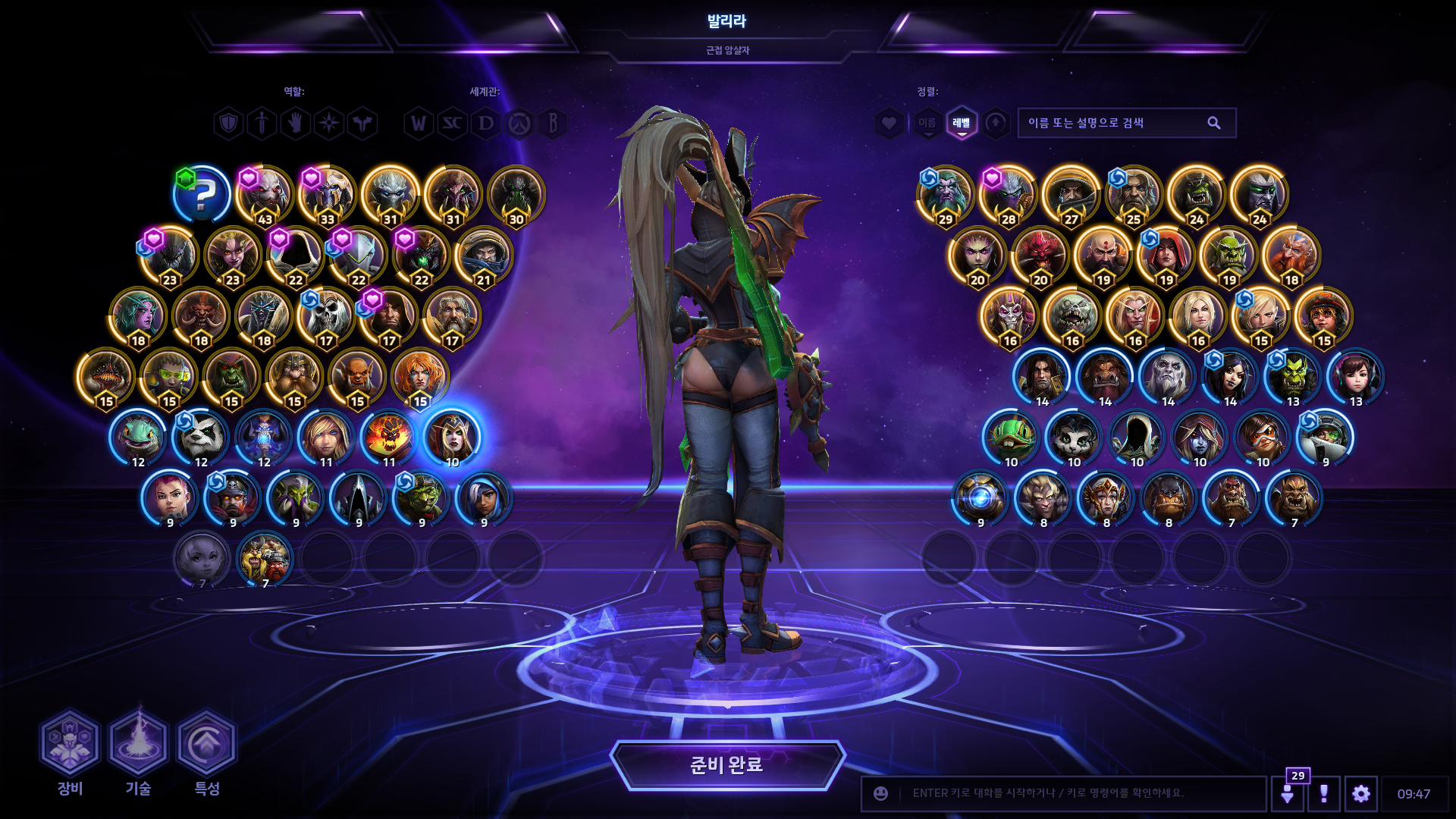Image resolution: width=1456 pixels, height=819 pixels.
Task: Pick the level 30 hero portrait
Action: pos(516,195)
